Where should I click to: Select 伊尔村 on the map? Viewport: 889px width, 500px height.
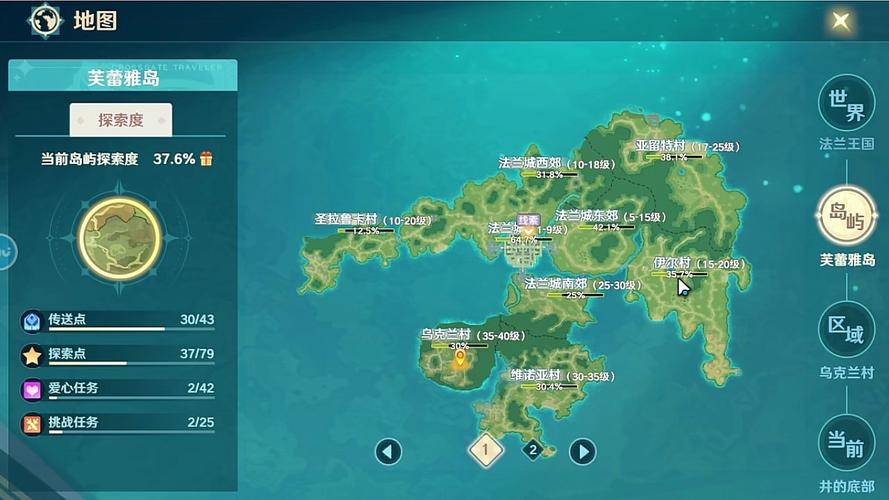(x=672, y=264)
